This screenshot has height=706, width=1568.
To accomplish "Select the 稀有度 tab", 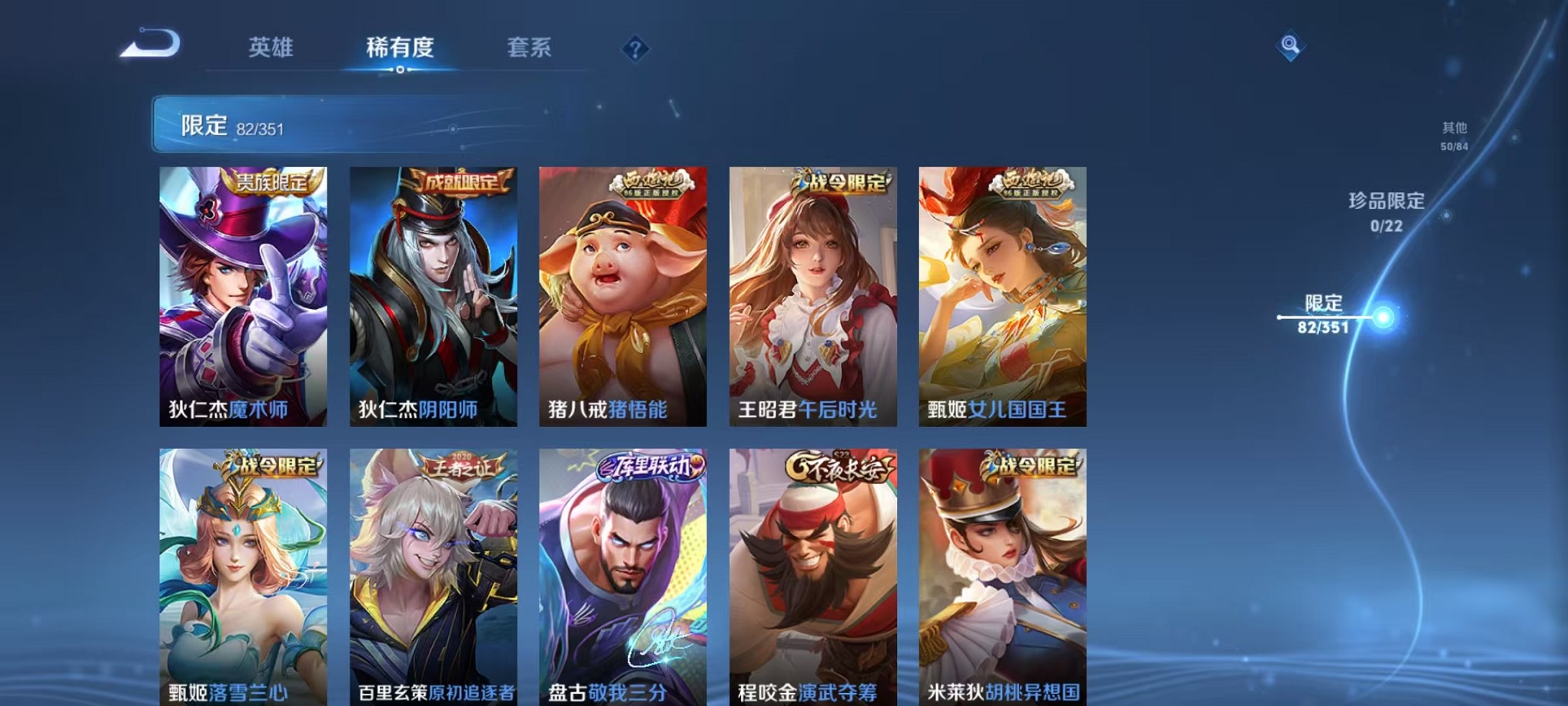I will coord(399,48).
